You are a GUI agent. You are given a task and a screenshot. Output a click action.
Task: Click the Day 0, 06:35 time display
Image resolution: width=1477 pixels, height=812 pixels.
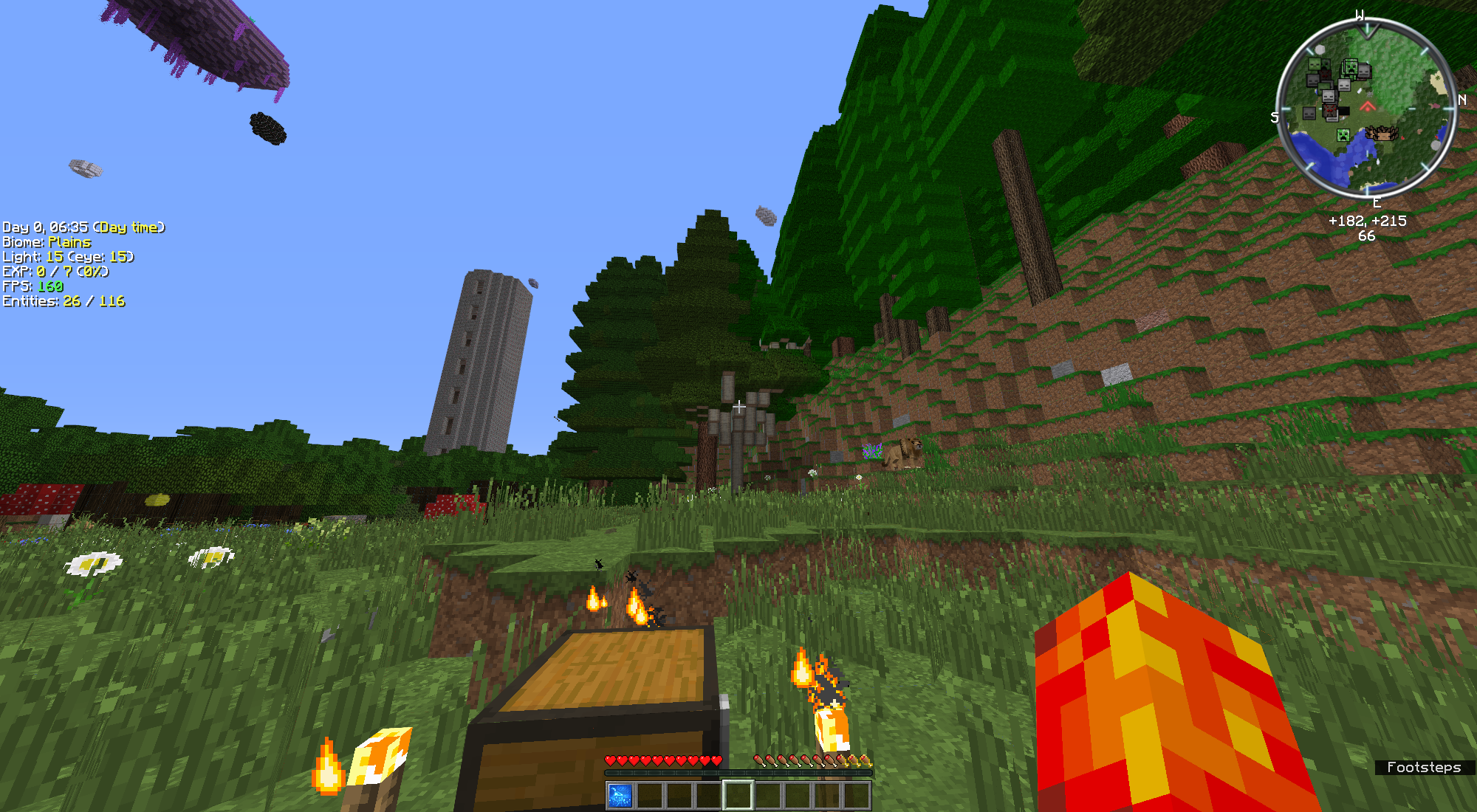[x=83, y=228]
